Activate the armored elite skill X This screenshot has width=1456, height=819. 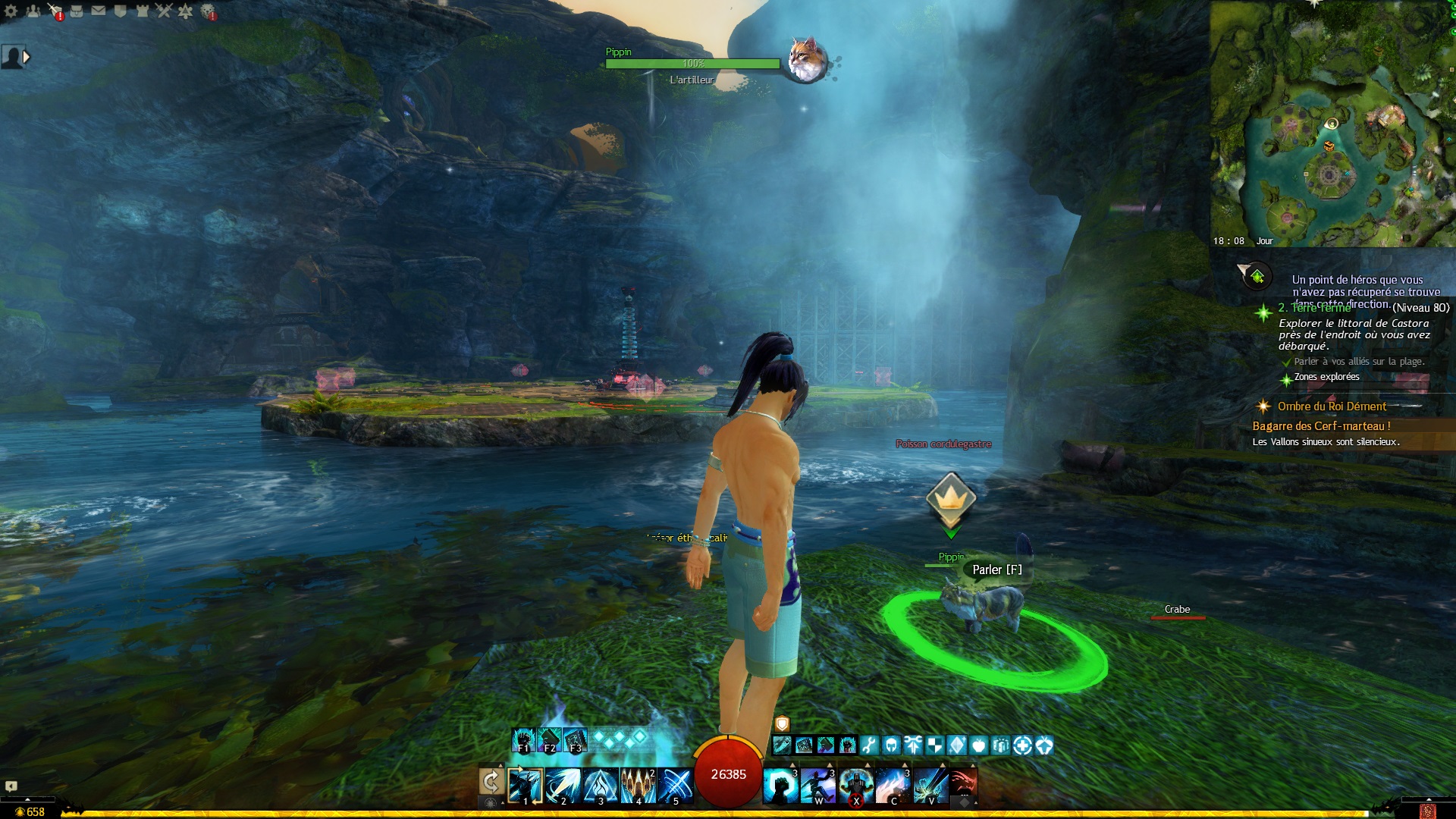(855, 785)
